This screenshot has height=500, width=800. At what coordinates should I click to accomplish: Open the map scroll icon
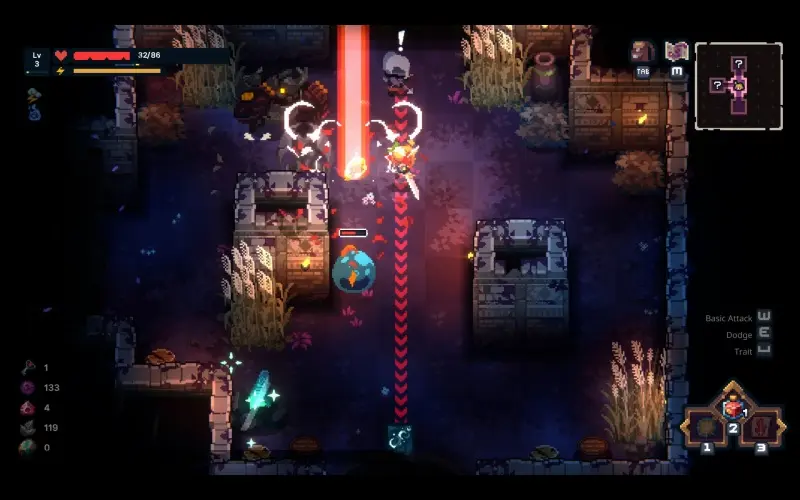tap(677, 51)
